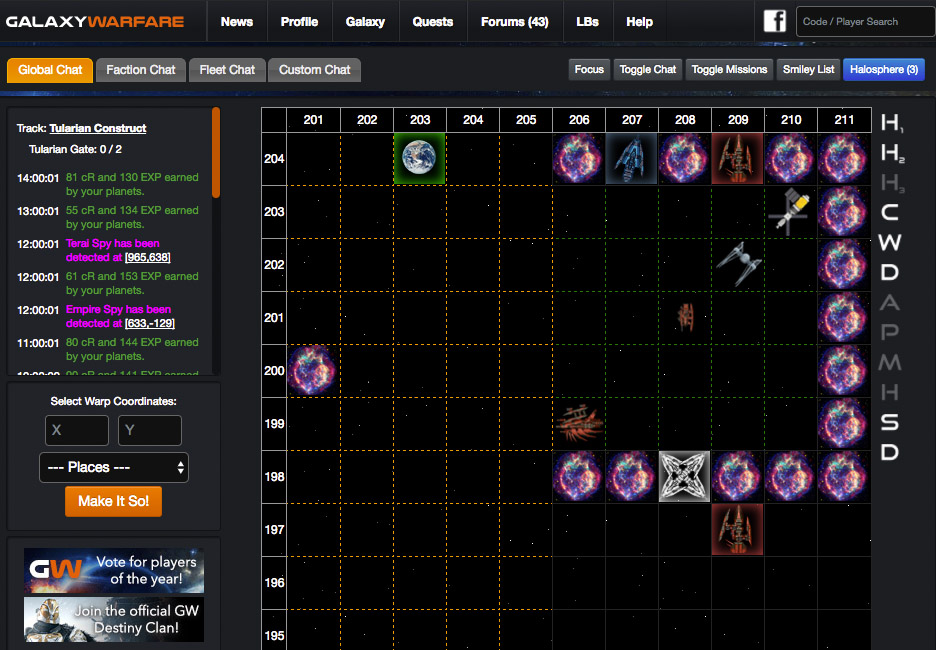Click the Facebook icon

click(775, 21)
